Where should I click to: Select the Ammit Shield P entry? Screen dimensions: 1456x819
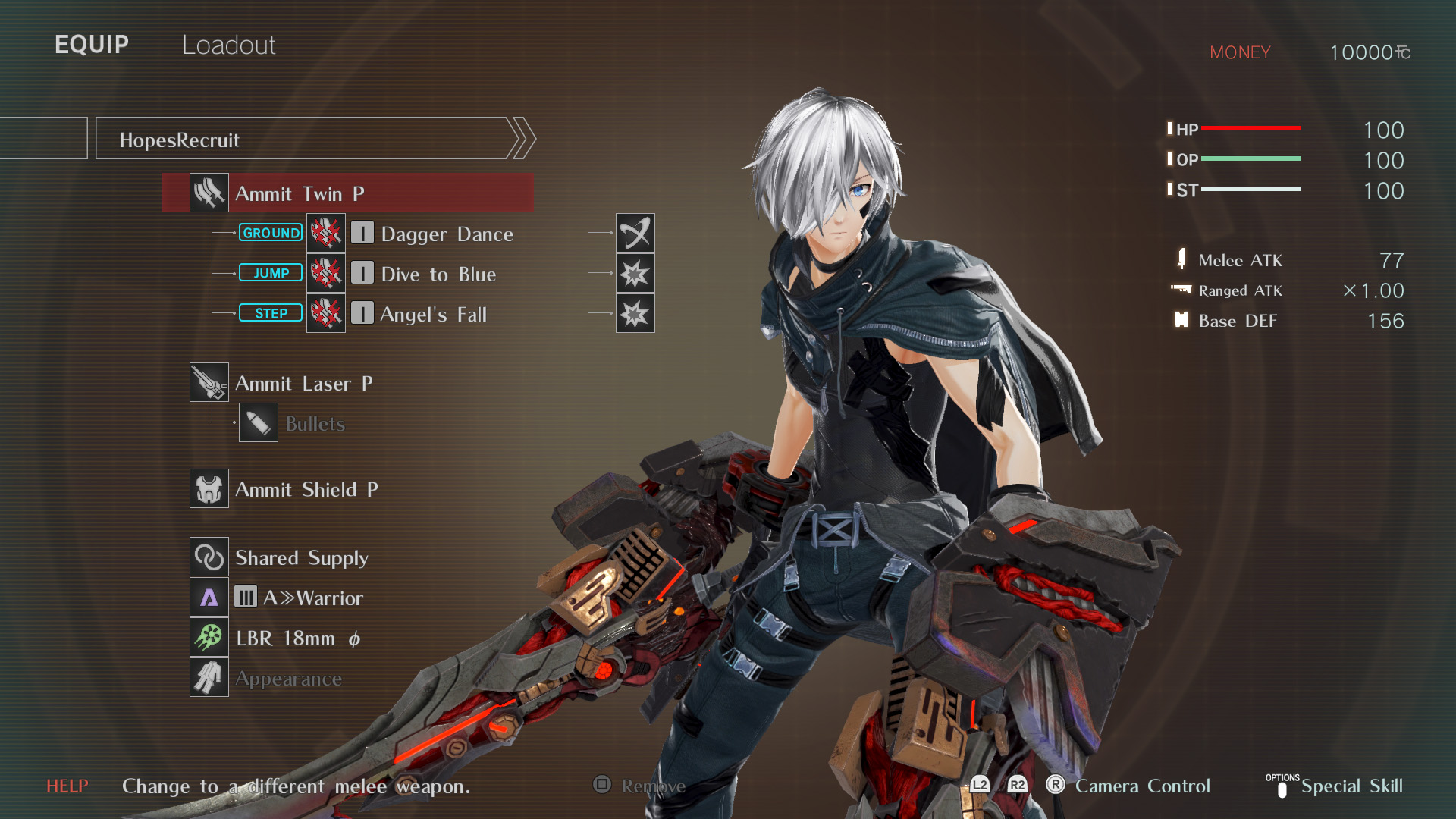click(x=306, y=489)
